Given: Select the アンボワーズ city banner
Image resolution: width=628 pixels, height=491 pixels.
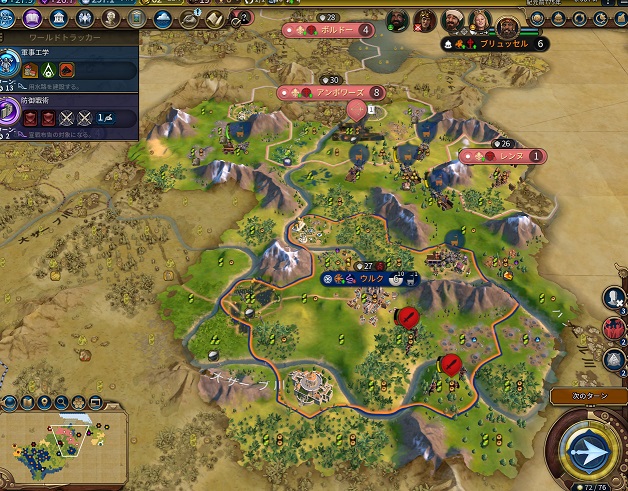Looking at the screenshot, I should point(332,92).
